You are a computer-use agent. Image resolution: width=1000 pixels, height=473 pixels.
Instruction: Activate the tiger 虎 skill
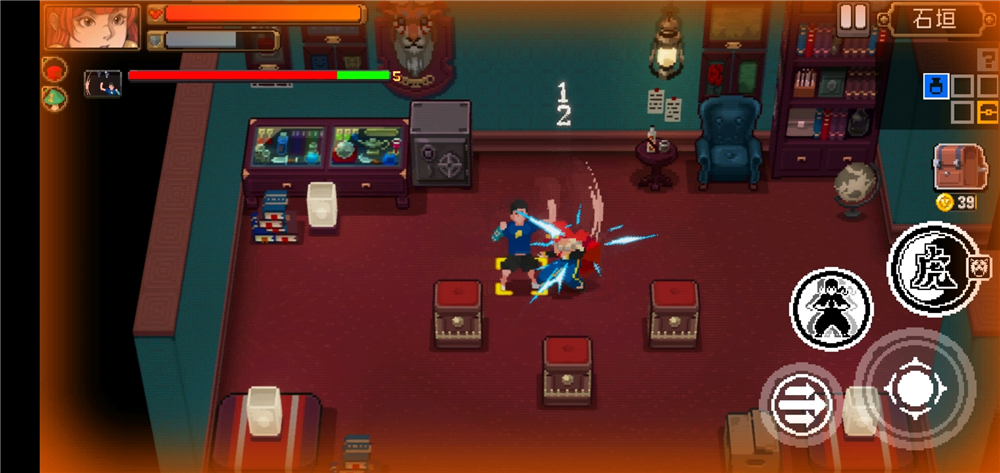[933, 266]
